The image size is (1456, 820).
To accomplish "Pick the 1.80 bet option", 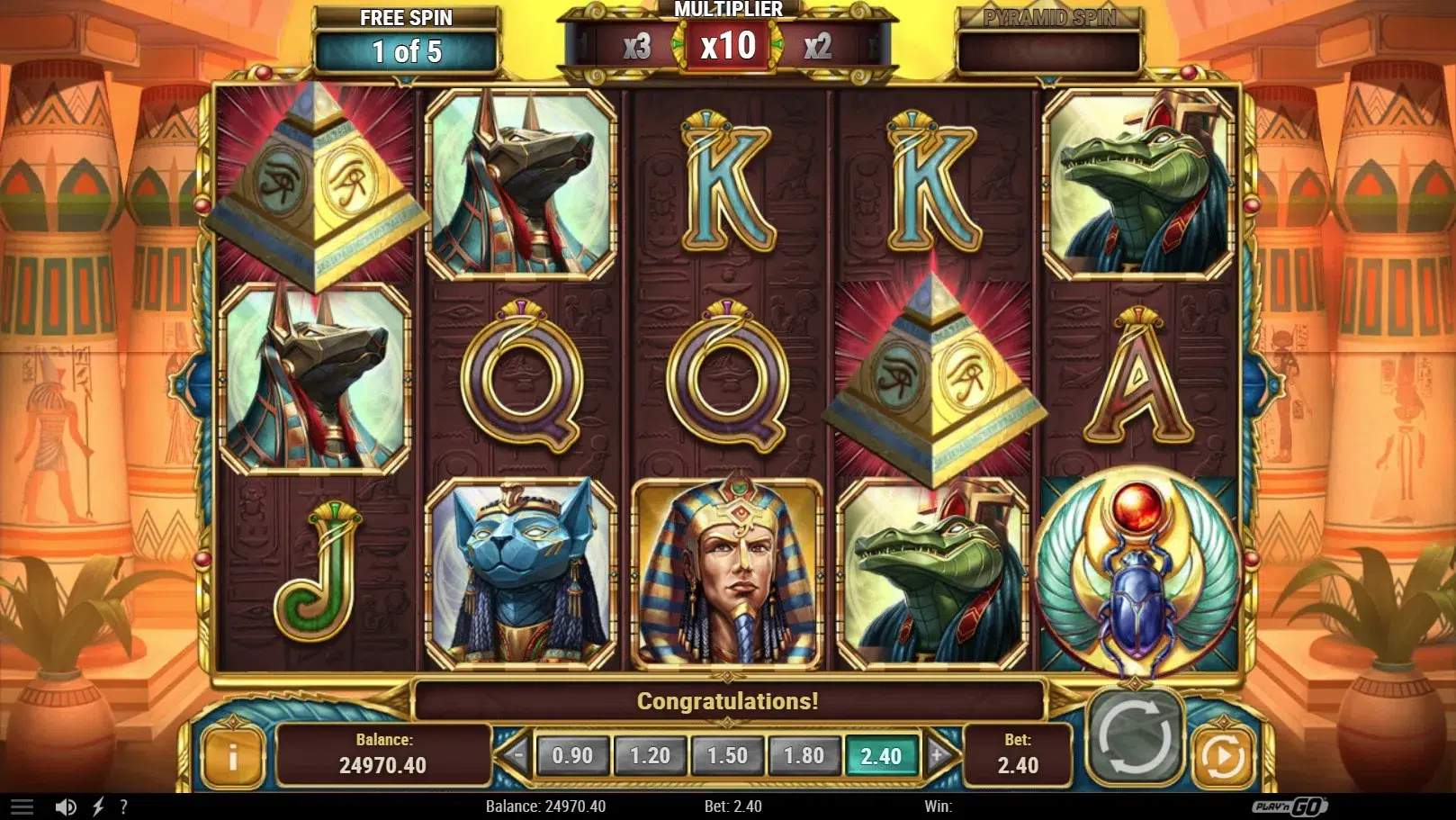I will pos(804,755).
